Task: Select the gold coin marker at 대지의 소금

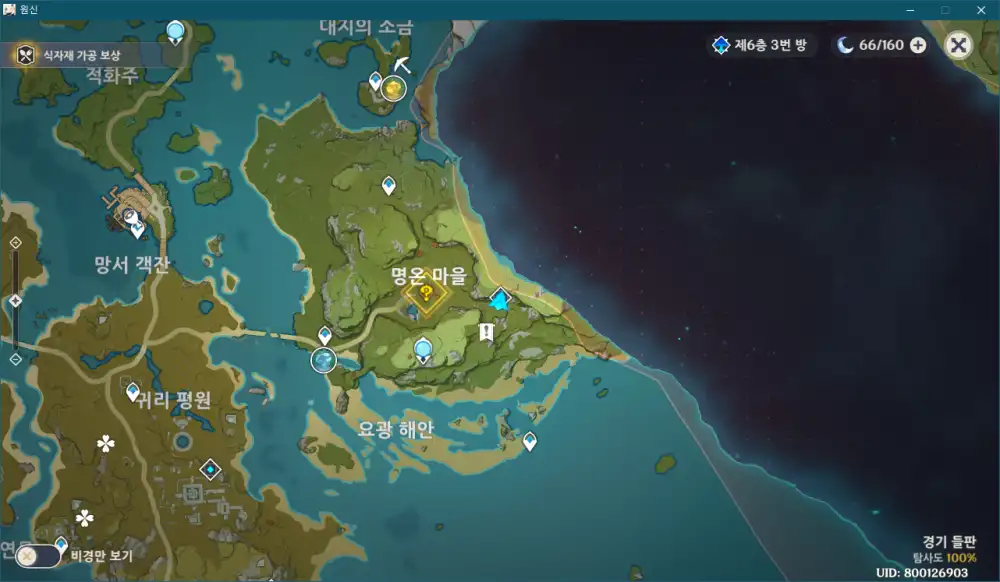Action: click(394, 90)
